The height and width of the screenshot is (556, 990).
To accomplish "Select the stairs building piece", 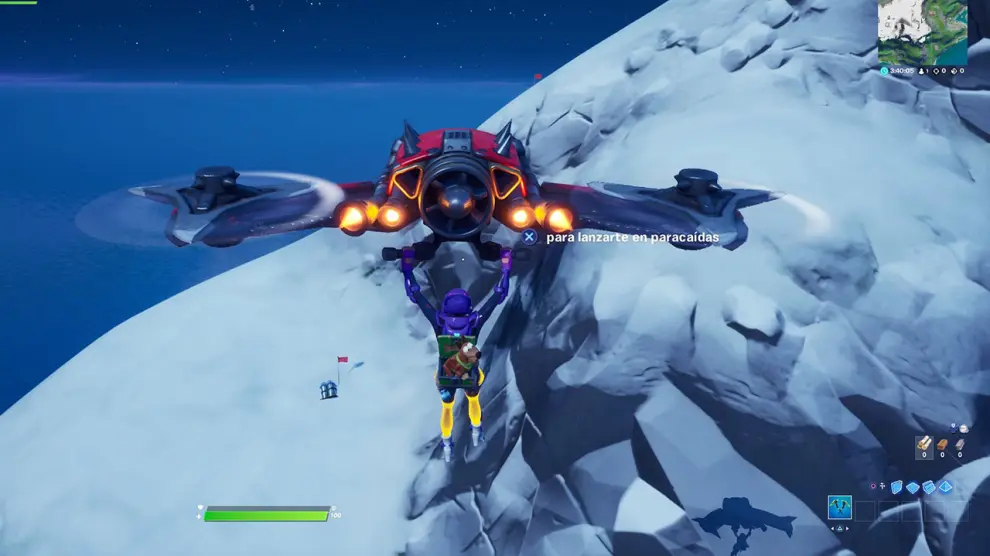I will pyautogui.click(x=928, y=487).
